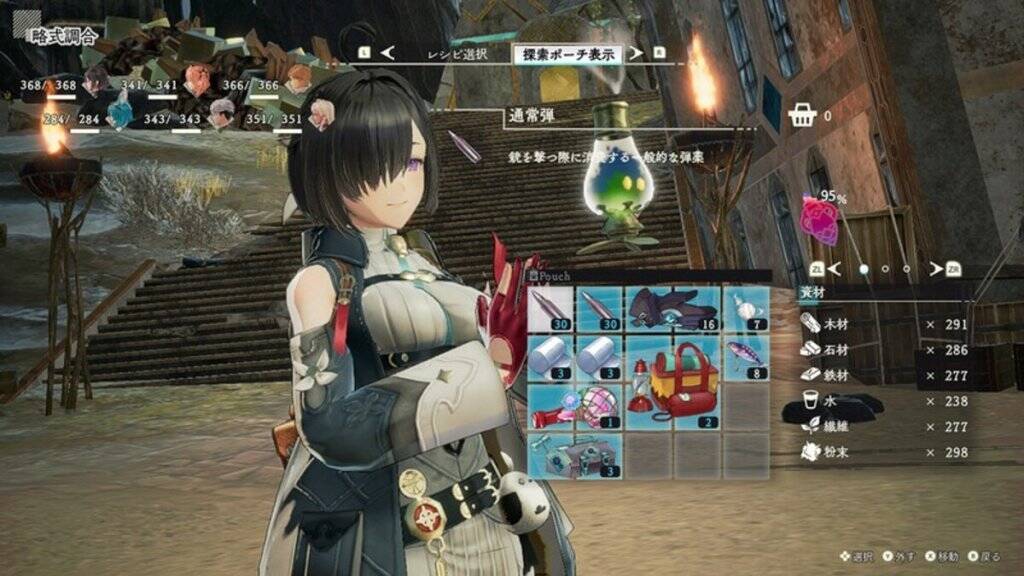Choose the red flashlight and net item
This screenshot has width=1024, height=576.
click(x=575, y=406)
